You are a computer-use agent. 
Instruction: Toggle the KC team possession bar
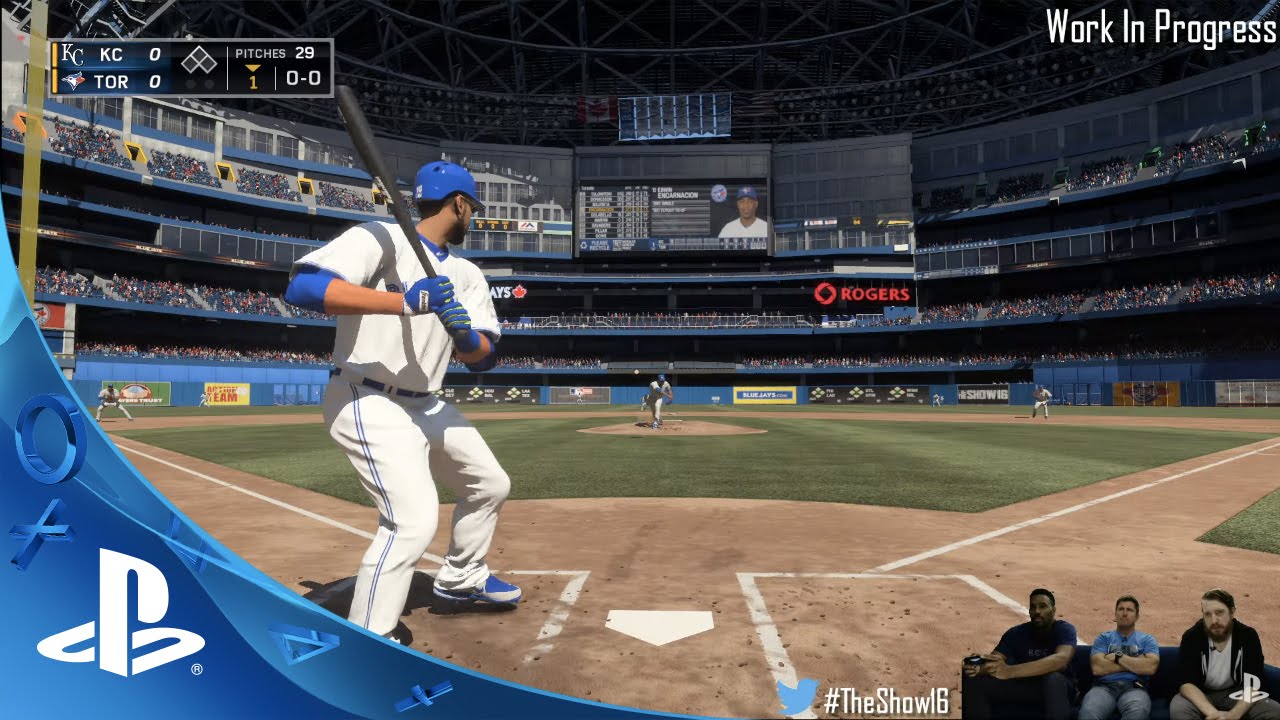click(55, 56)
